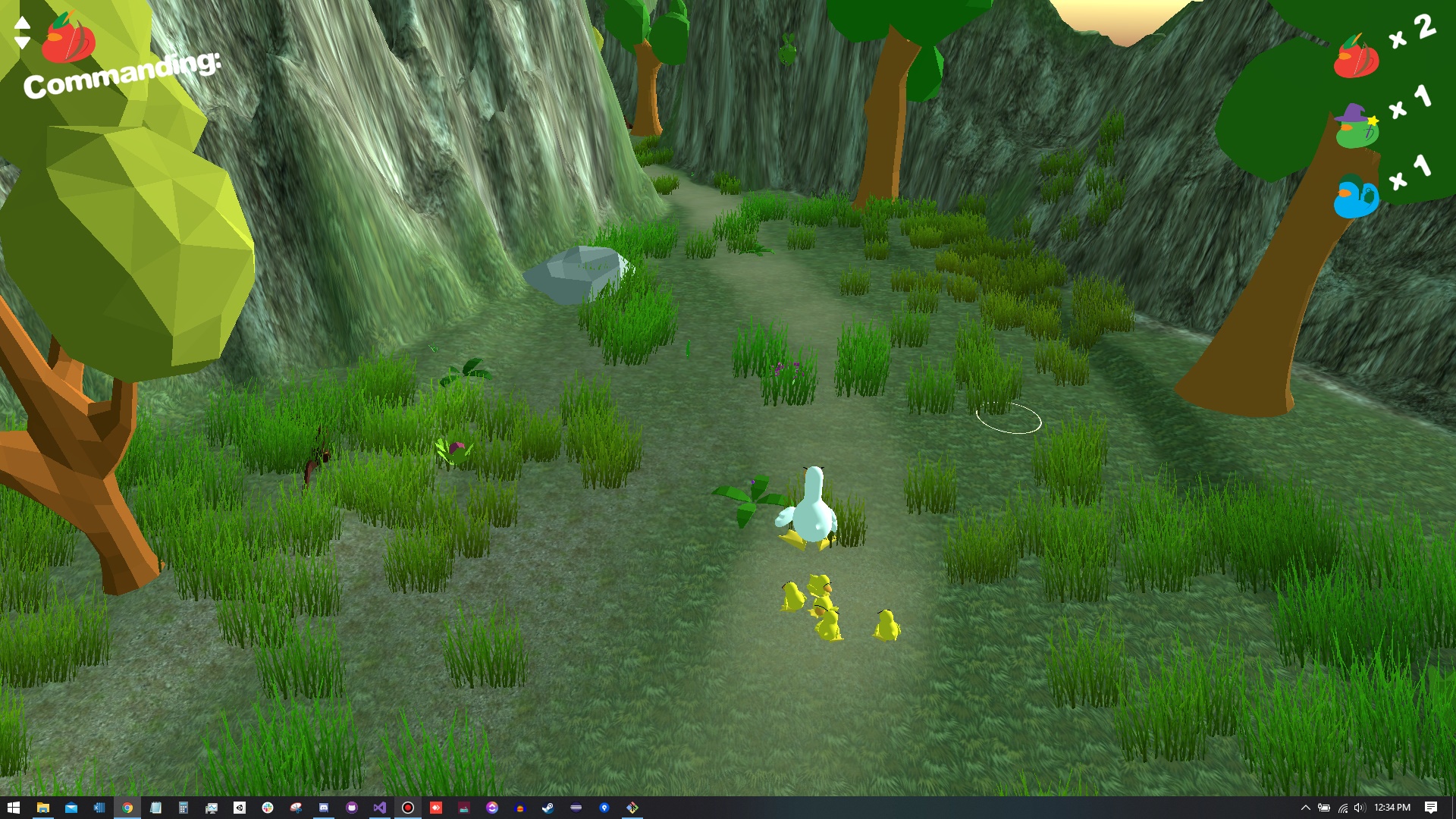Screen dimensions: 1456x819
Task: Launch Google Chrome from the taskbar
Action: coord(126,808)
